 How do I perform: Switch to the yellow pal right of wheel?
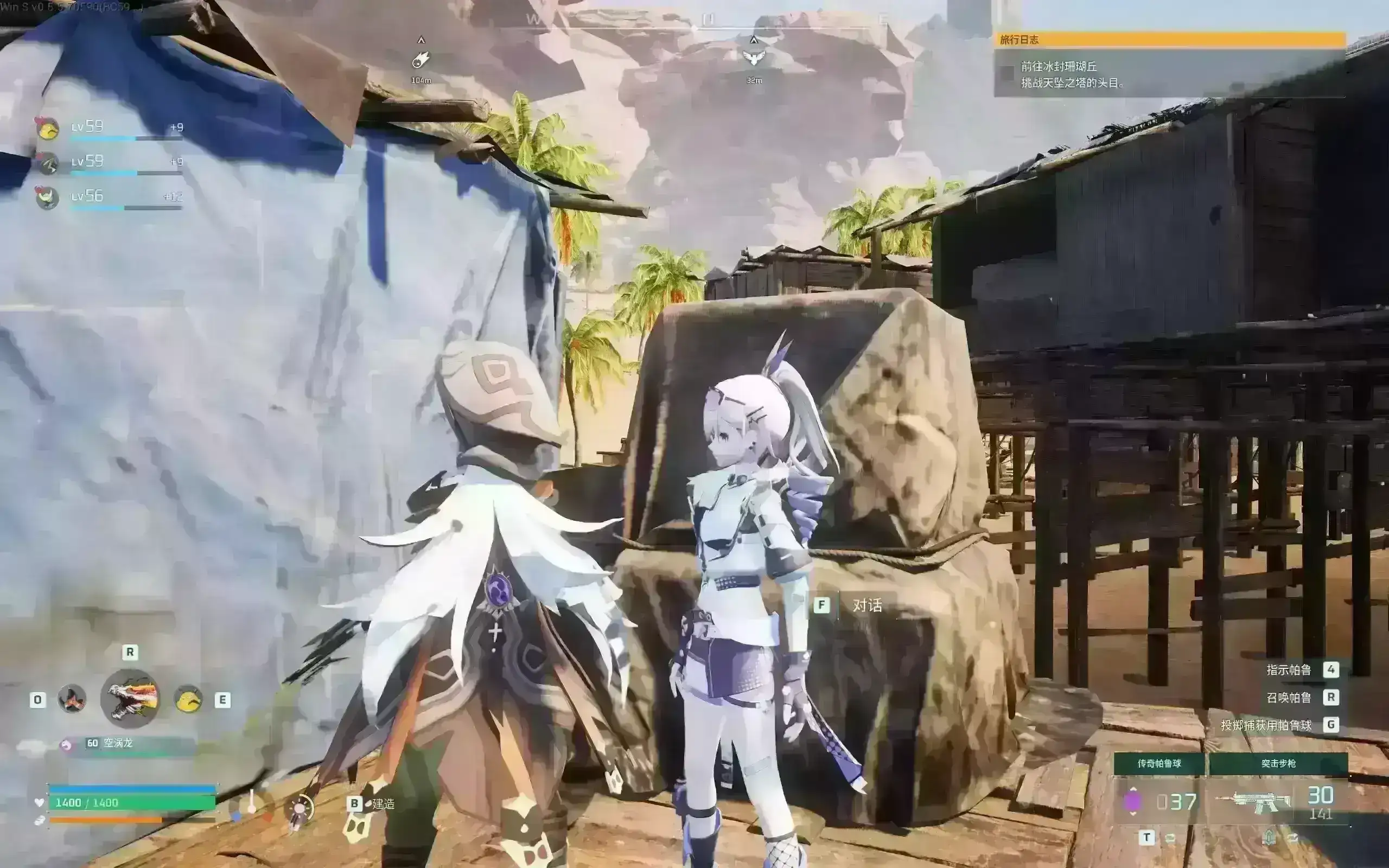188,699
